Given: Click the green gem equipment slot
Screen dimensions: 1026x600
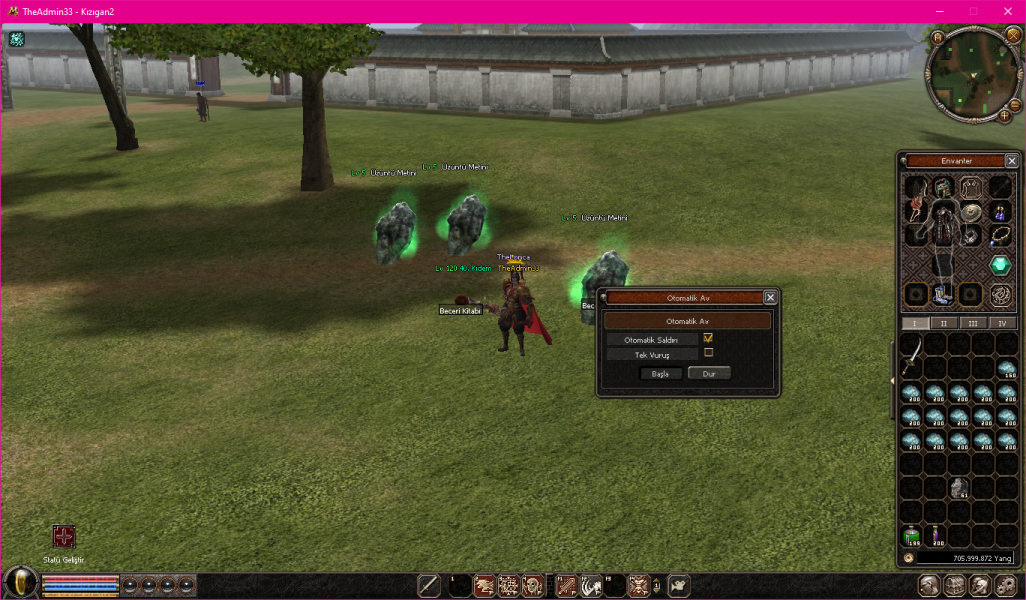Looking at the screenshot, I should coord(1001,265).
